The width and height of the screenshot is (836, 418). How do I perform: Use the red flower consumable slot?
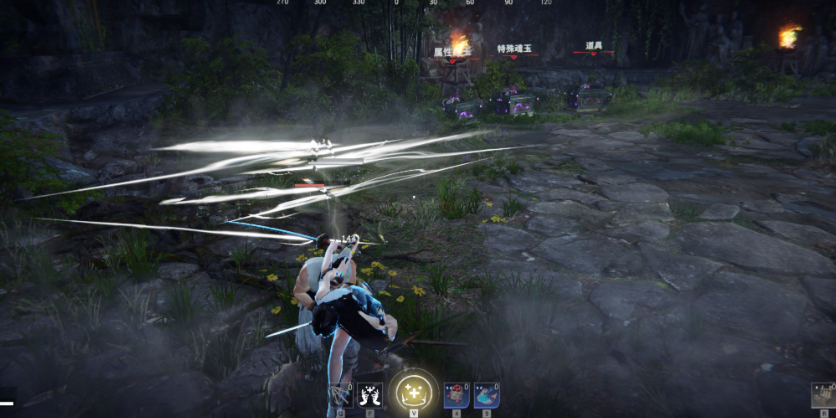456,395
